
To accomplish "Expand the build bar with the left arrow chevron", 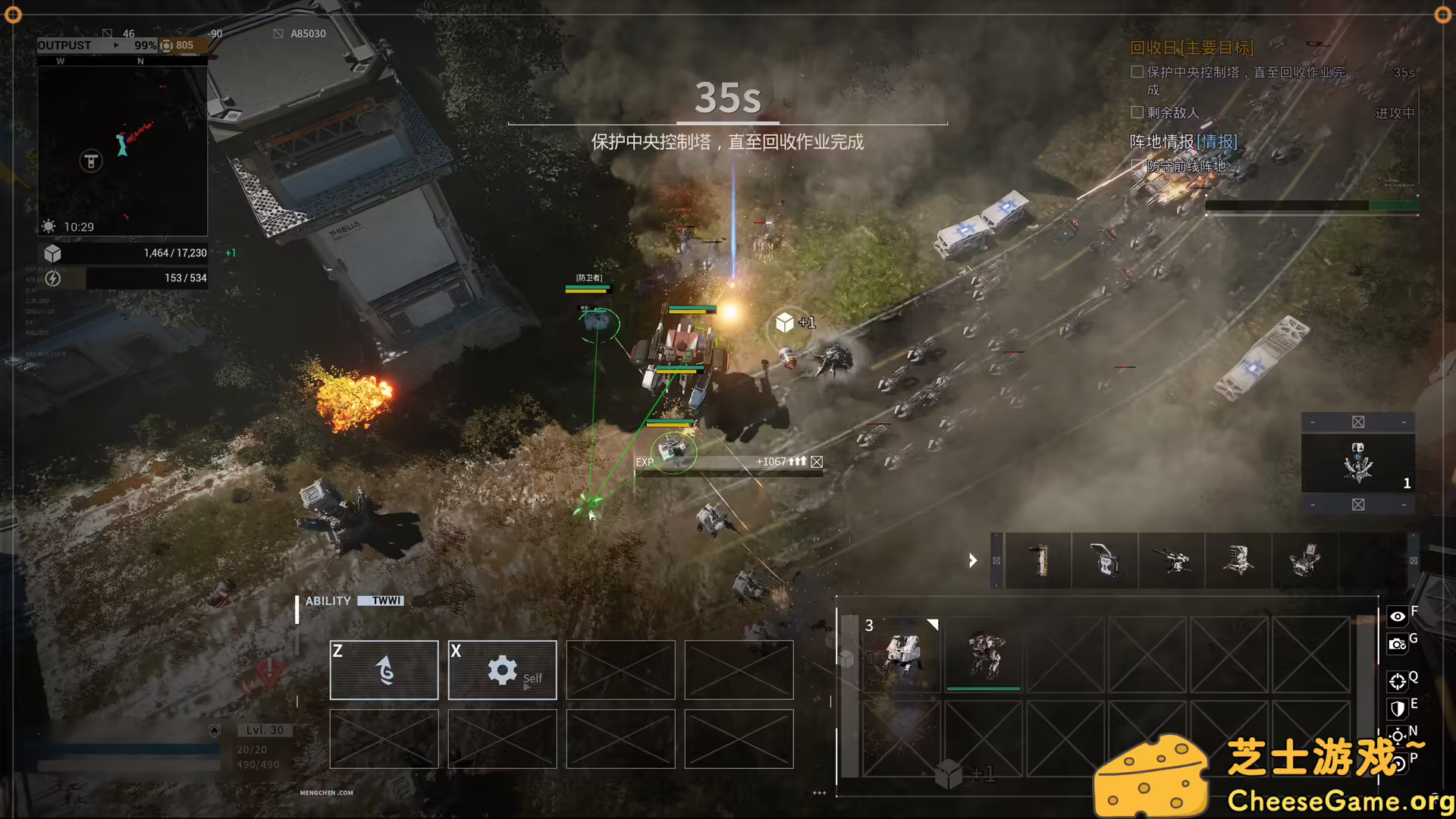I will (x=974, y=561).
